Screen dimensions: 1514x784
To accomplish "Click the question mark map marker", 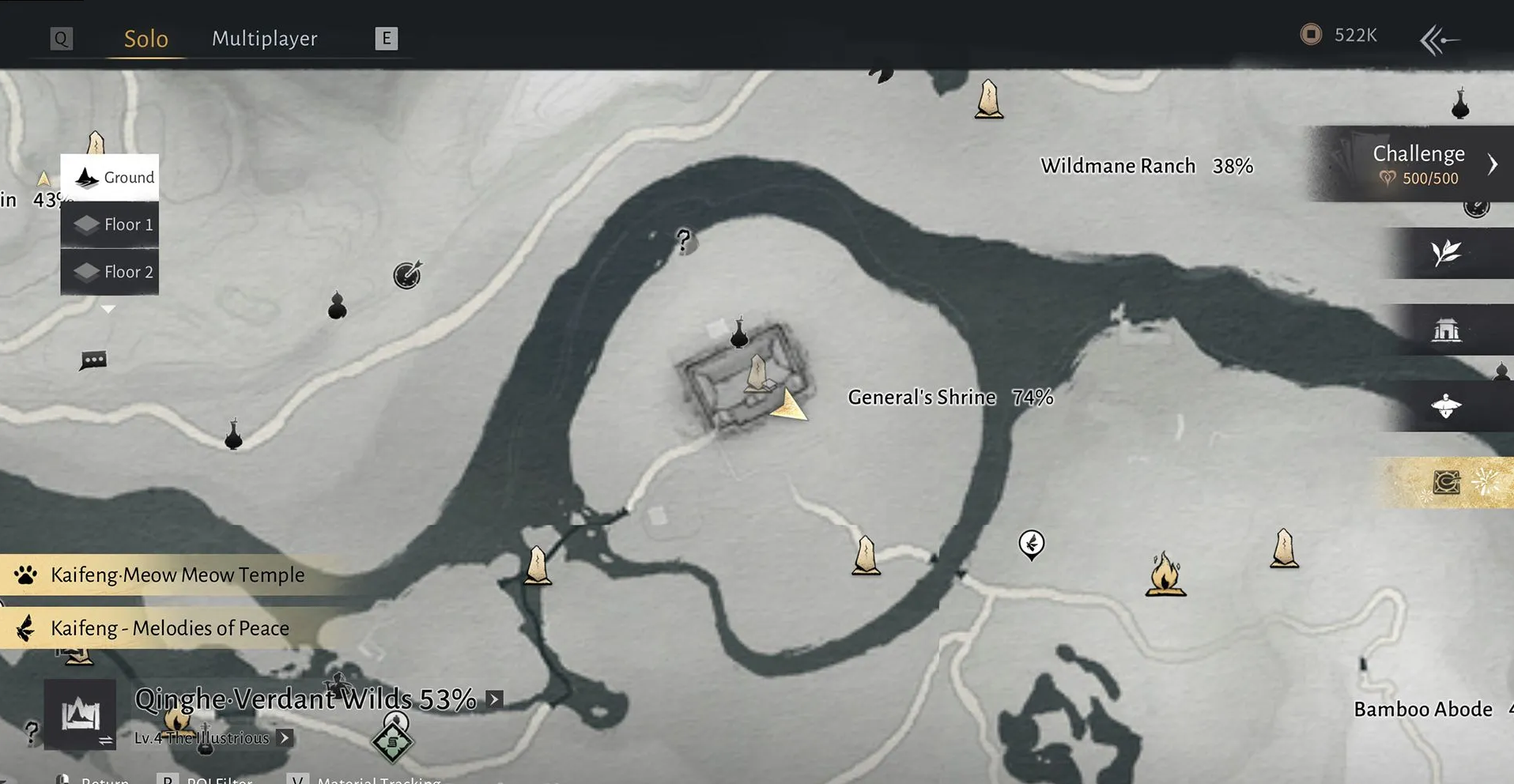I will tap(684, 239).
